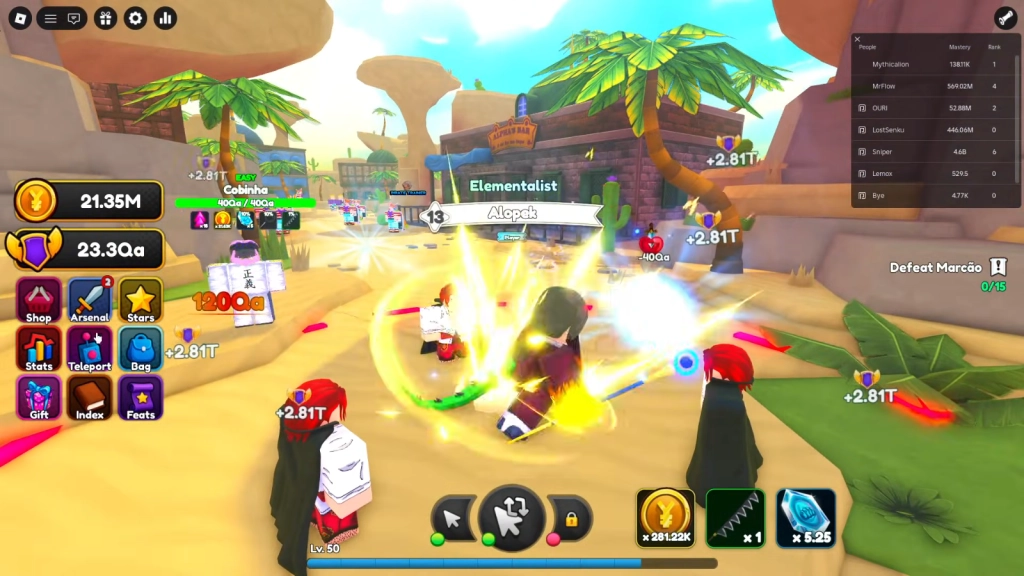Close the player leaderboard panel
1024x576 pixels.
click(857, 39)
